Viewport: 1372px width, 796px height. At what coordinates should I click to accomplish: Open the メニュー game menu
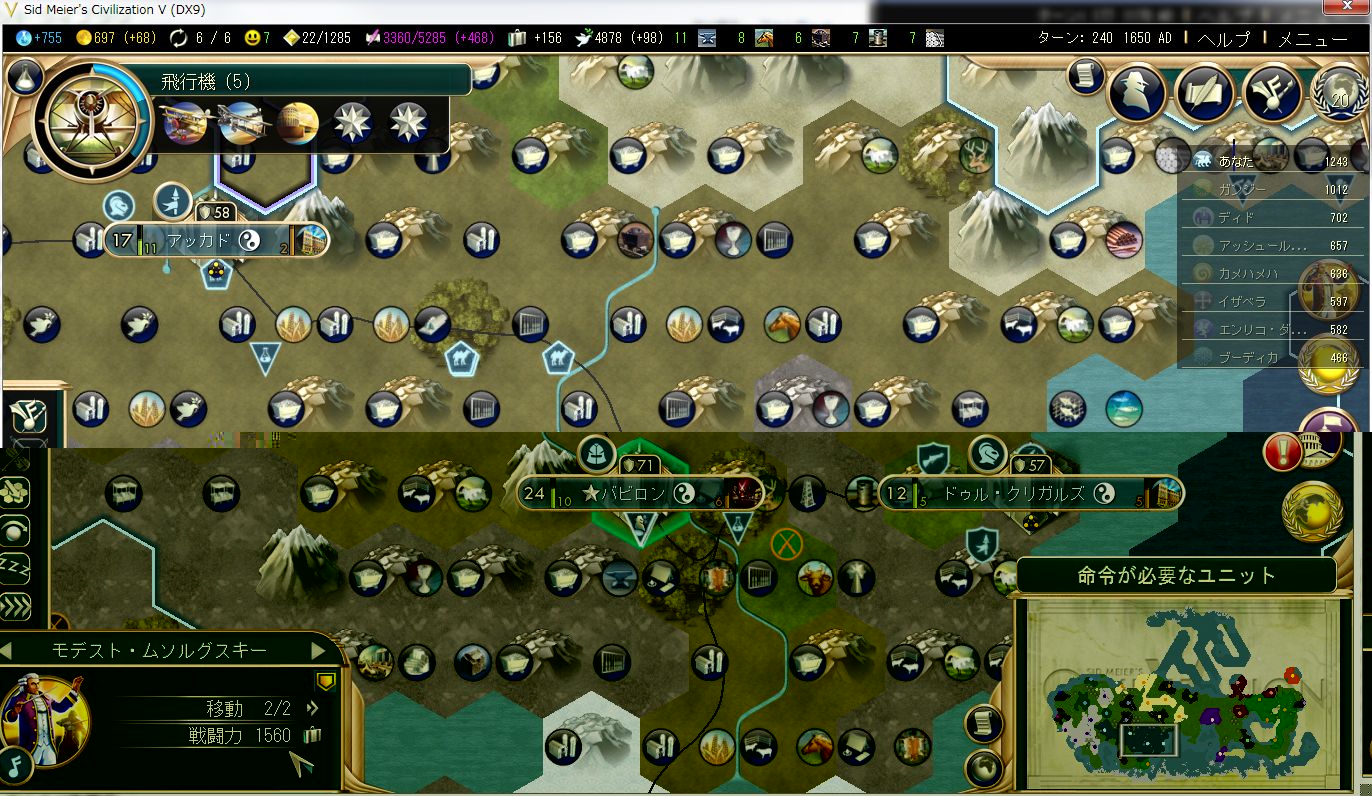[x=1313, y=39]
